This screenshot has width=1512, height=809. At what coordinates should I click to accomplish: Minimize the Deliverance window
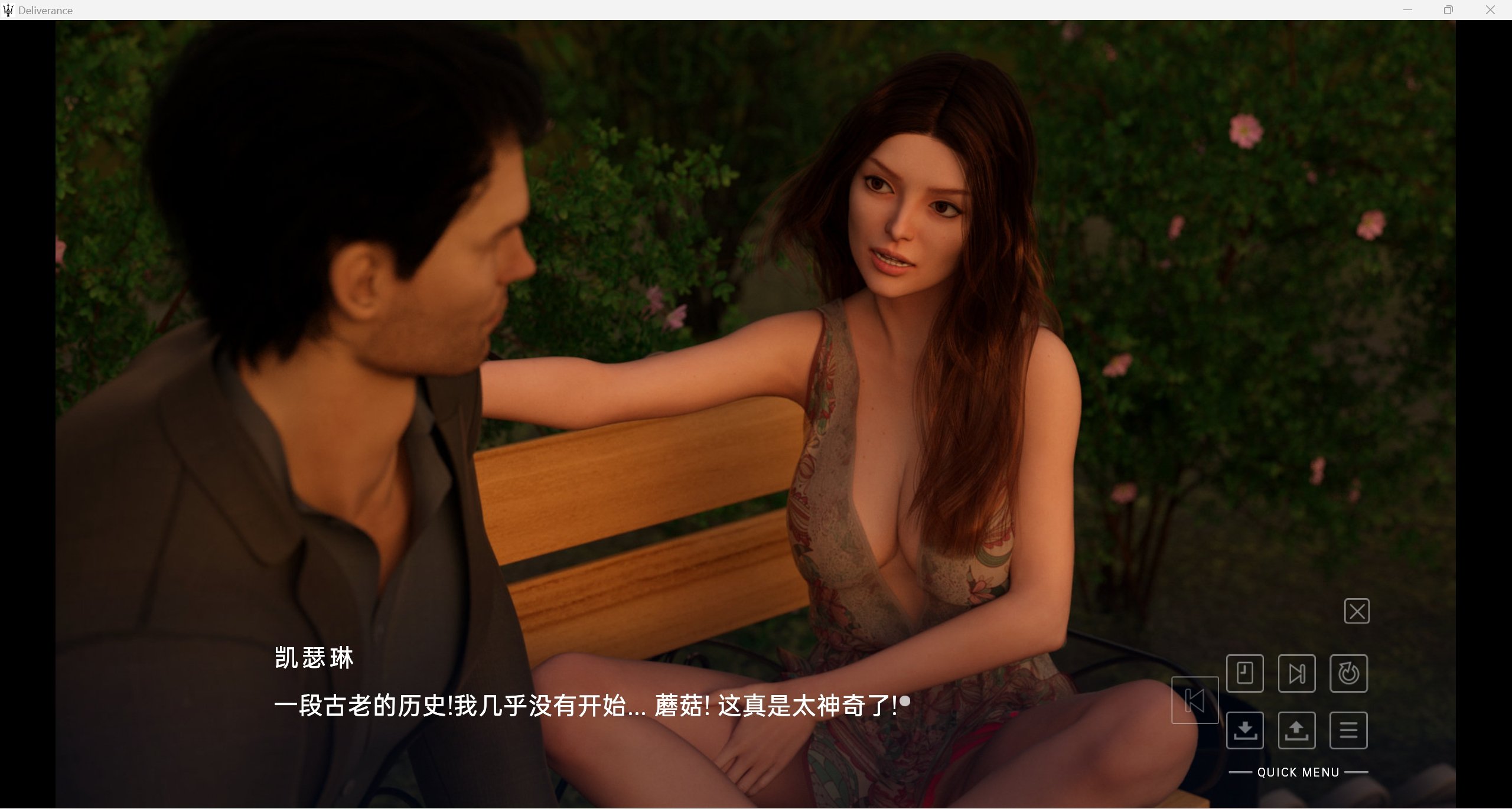coord(1408,9)
